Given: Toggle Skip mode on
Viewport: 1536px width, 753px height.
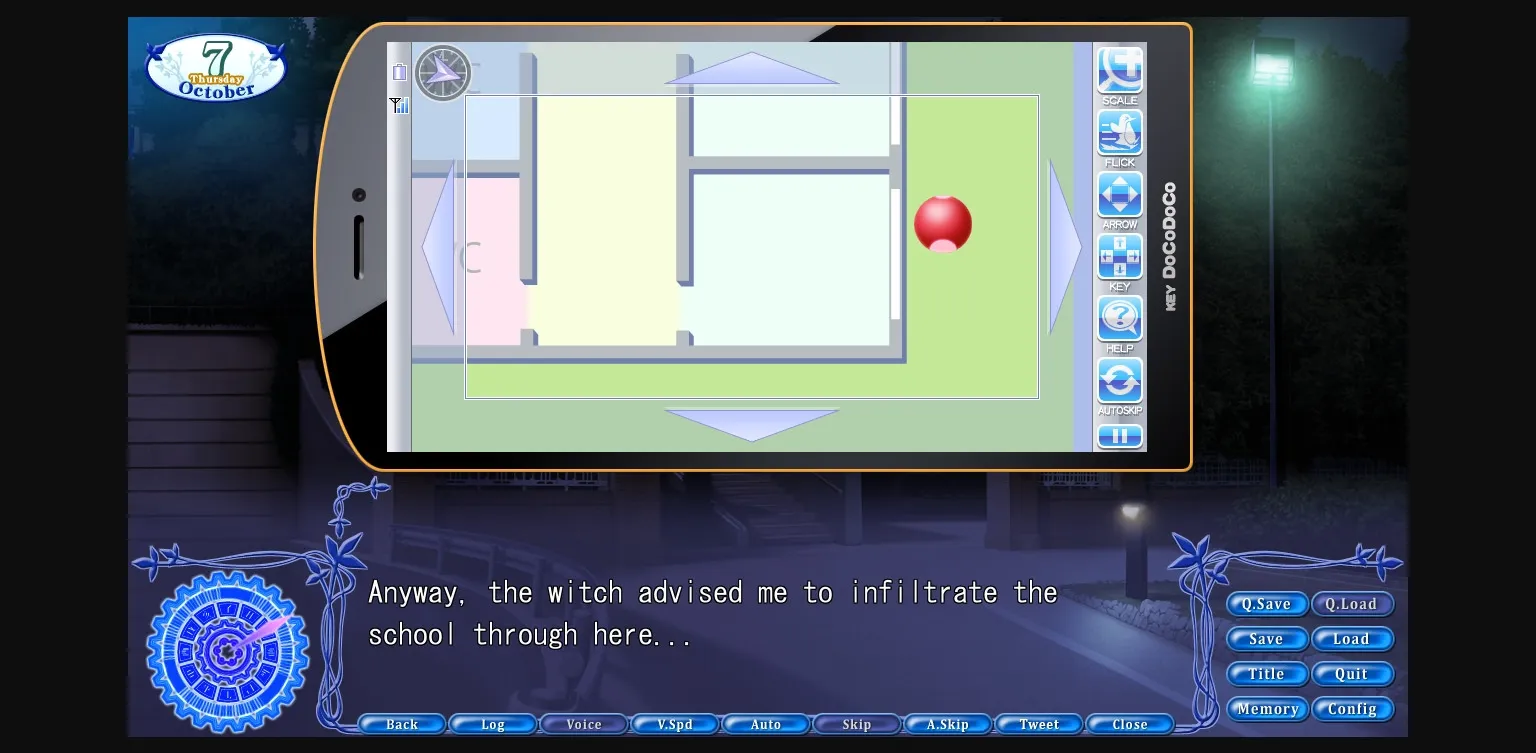Looking at the screenshot, I should click(857, 723).
